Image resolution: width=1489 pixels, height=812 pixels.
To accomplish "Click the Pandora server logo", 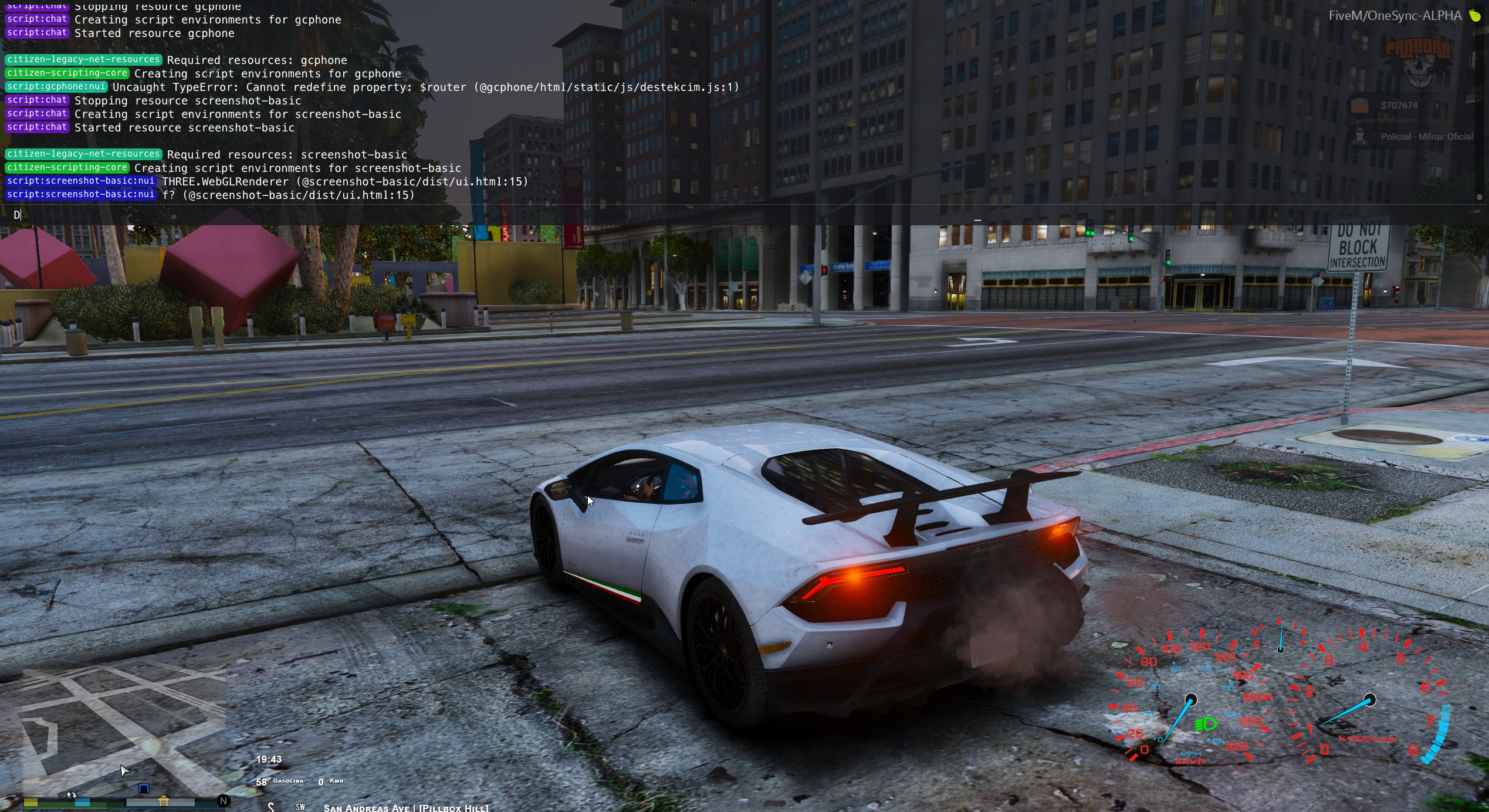I will point(1418,63).
